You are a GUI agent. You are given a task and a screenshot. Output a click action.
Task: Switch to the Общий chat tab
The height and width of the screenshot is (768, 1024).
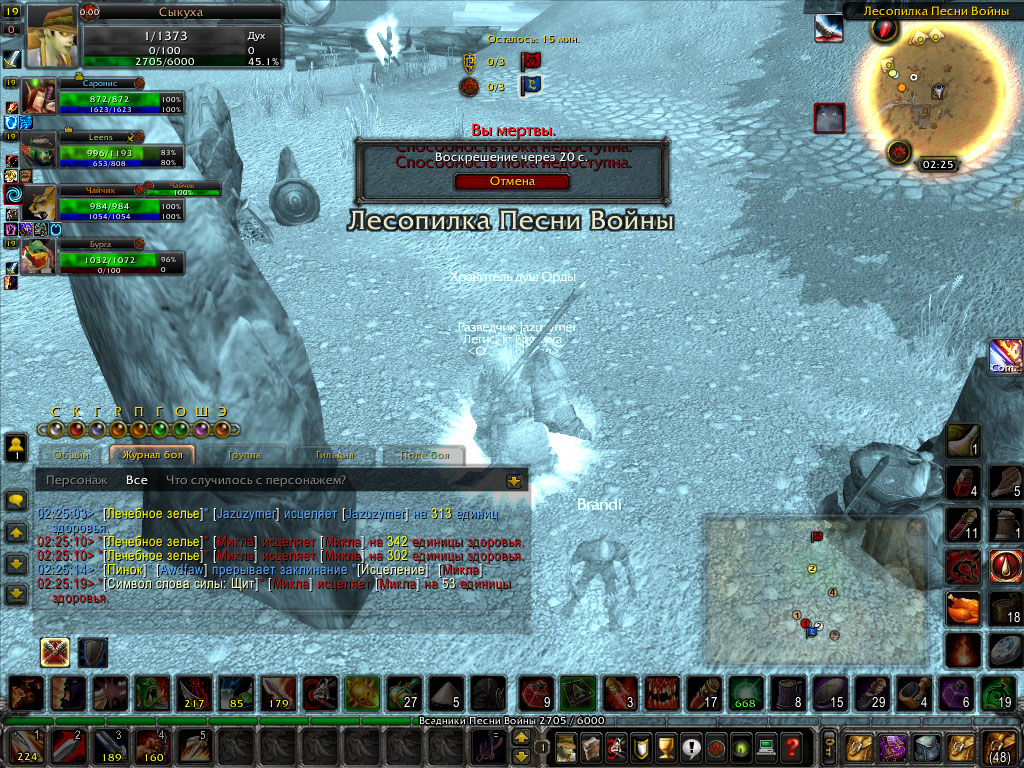[x=71, y=456]
